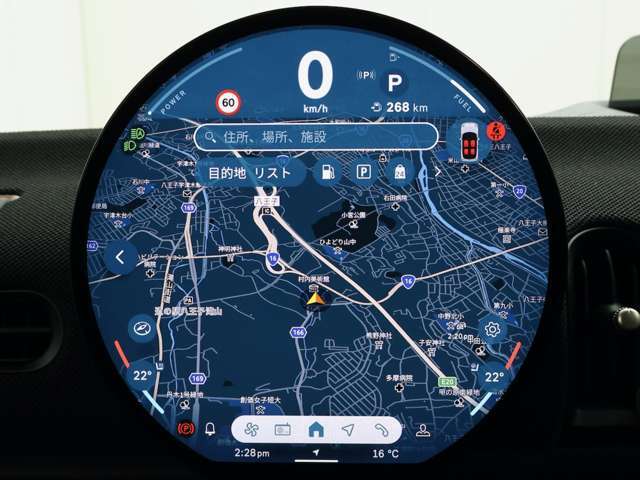Adjust the right 22° temperature setting
Image resolution: width=640 pixels, height=480 pixels.
point(493,377)
